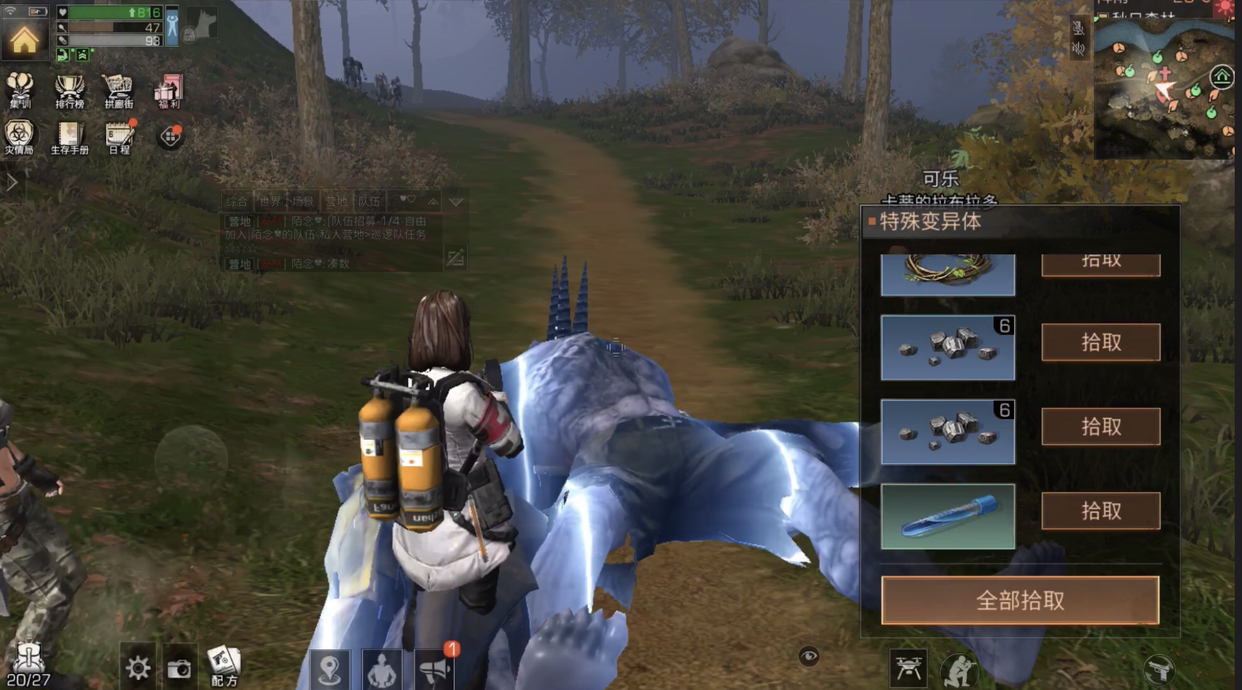1242x690 pixels.
Task: Switch chat to the 世界 tab
Action: click(269, 201)
